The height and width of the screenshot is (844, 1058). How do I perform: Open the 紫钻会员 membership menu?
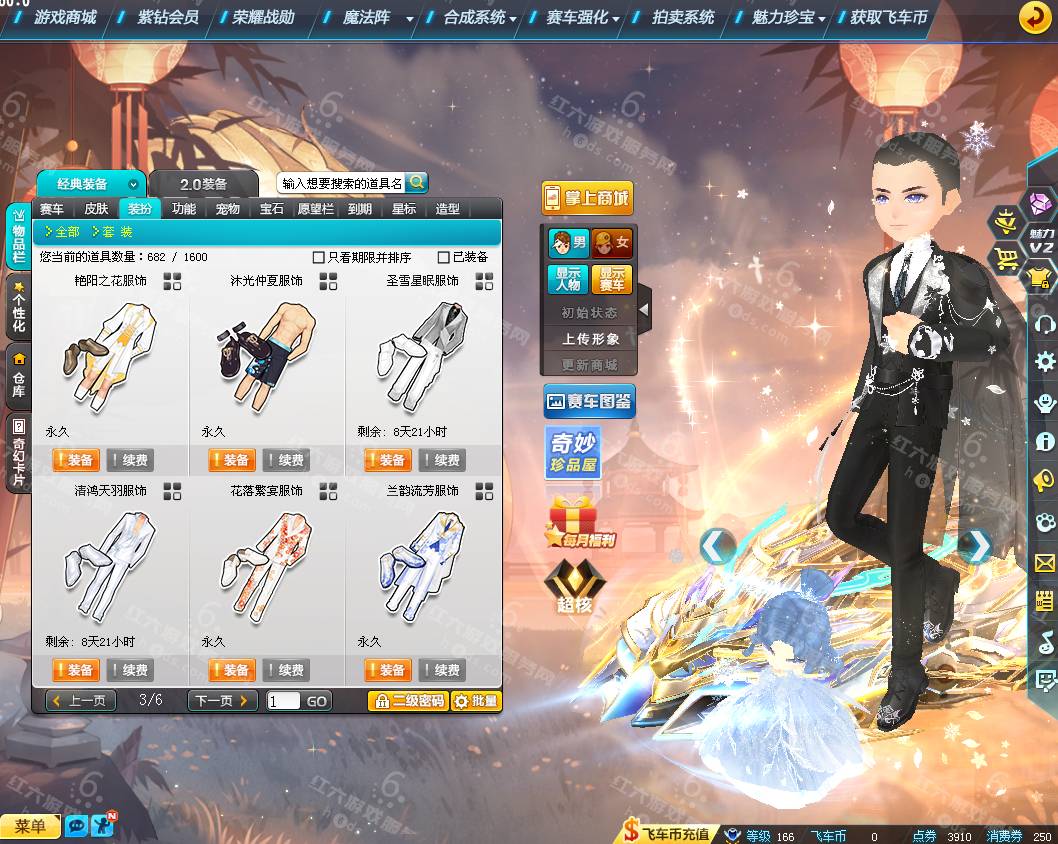166,17
